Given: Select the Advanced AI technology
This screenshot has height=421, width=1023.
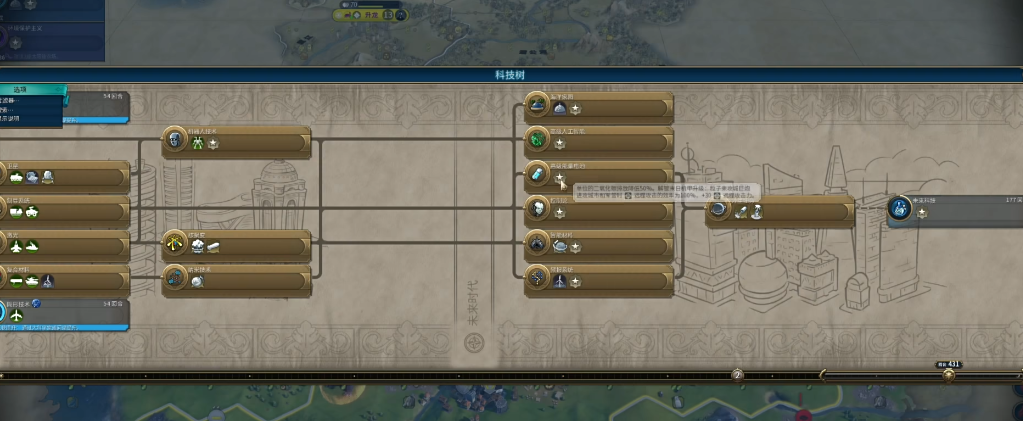Looking at the screenshot, I should tap(600, 141).
